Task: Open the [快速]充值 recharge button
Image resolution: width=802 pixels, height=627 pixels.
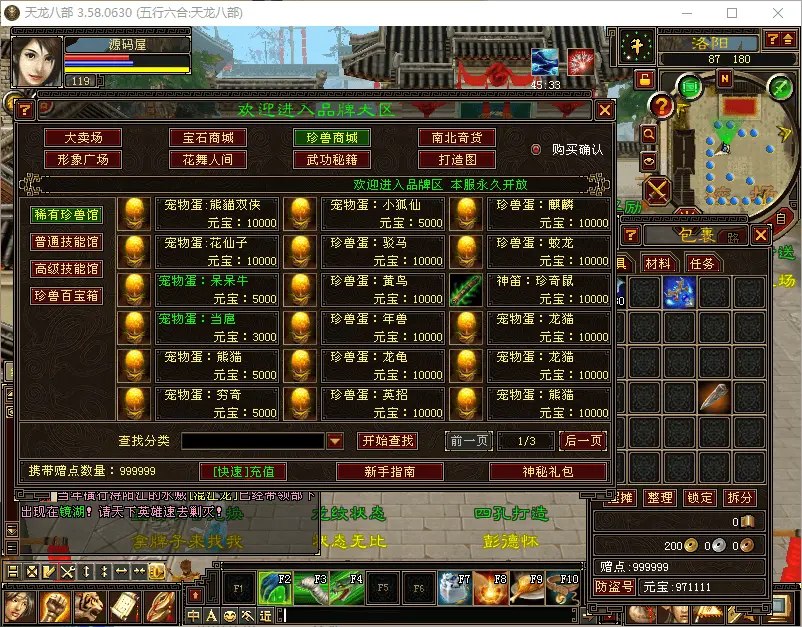Action: point(243,471)
